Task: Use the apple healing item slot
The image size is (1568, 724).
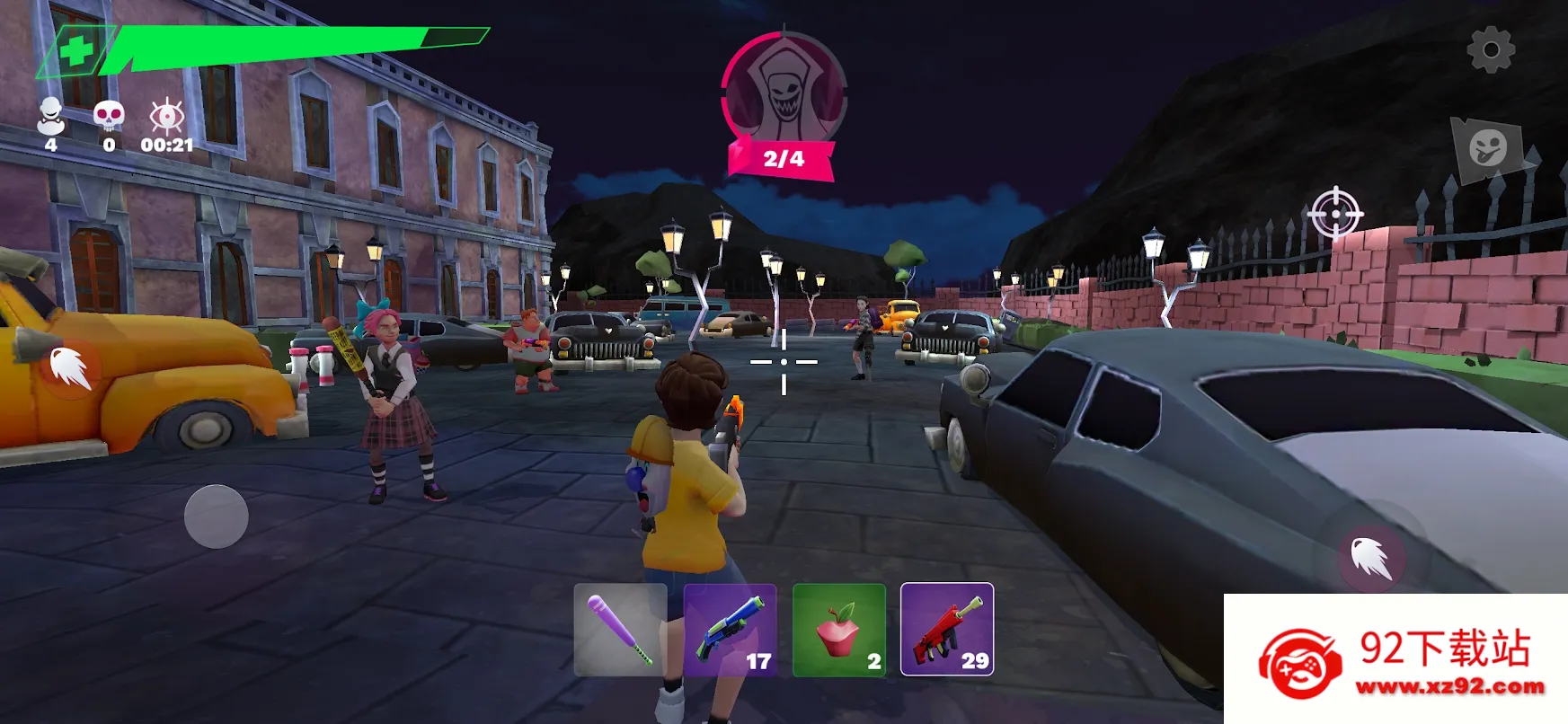Action: click(839, 630)
